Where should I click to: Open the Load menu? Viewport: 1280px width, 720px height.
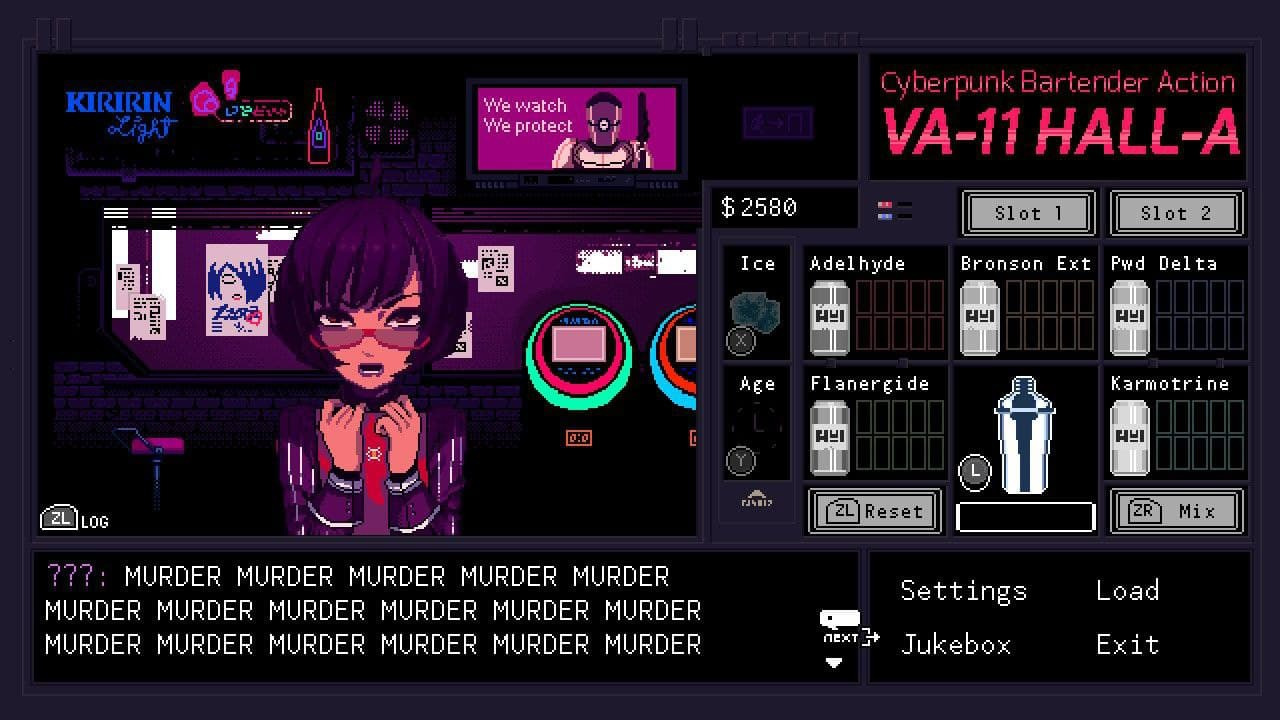click(1127, 591)
